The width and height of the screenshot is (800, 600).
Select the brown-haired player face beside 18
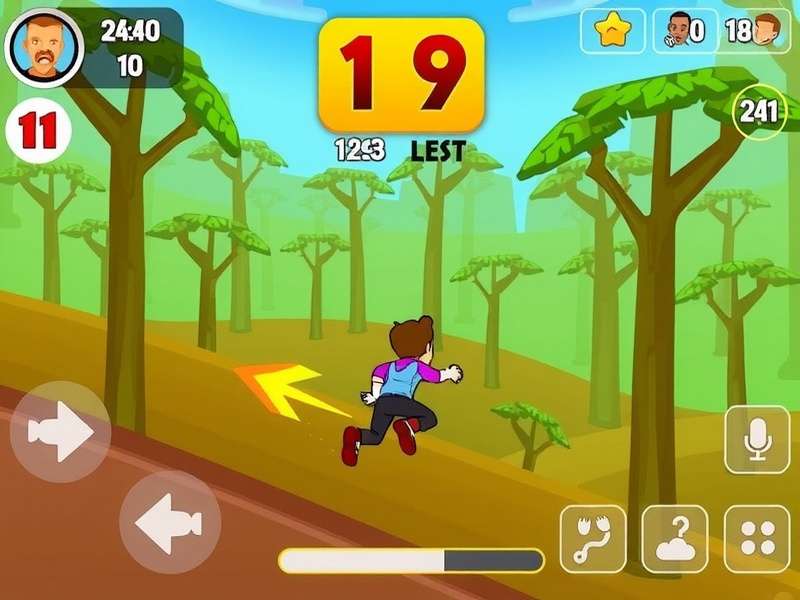tap(768, 31)
